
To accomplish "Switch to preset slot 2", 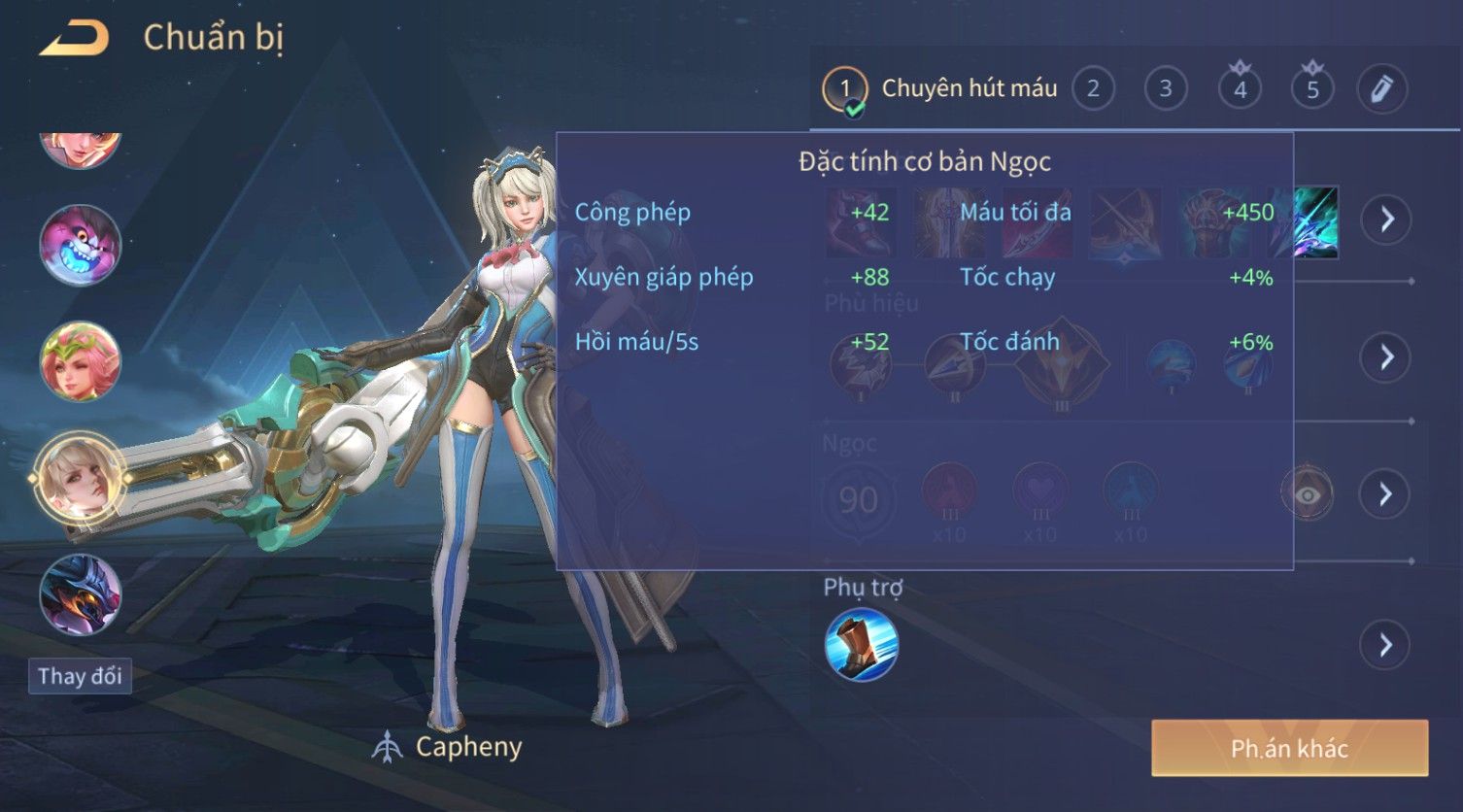I will 1093,89.
